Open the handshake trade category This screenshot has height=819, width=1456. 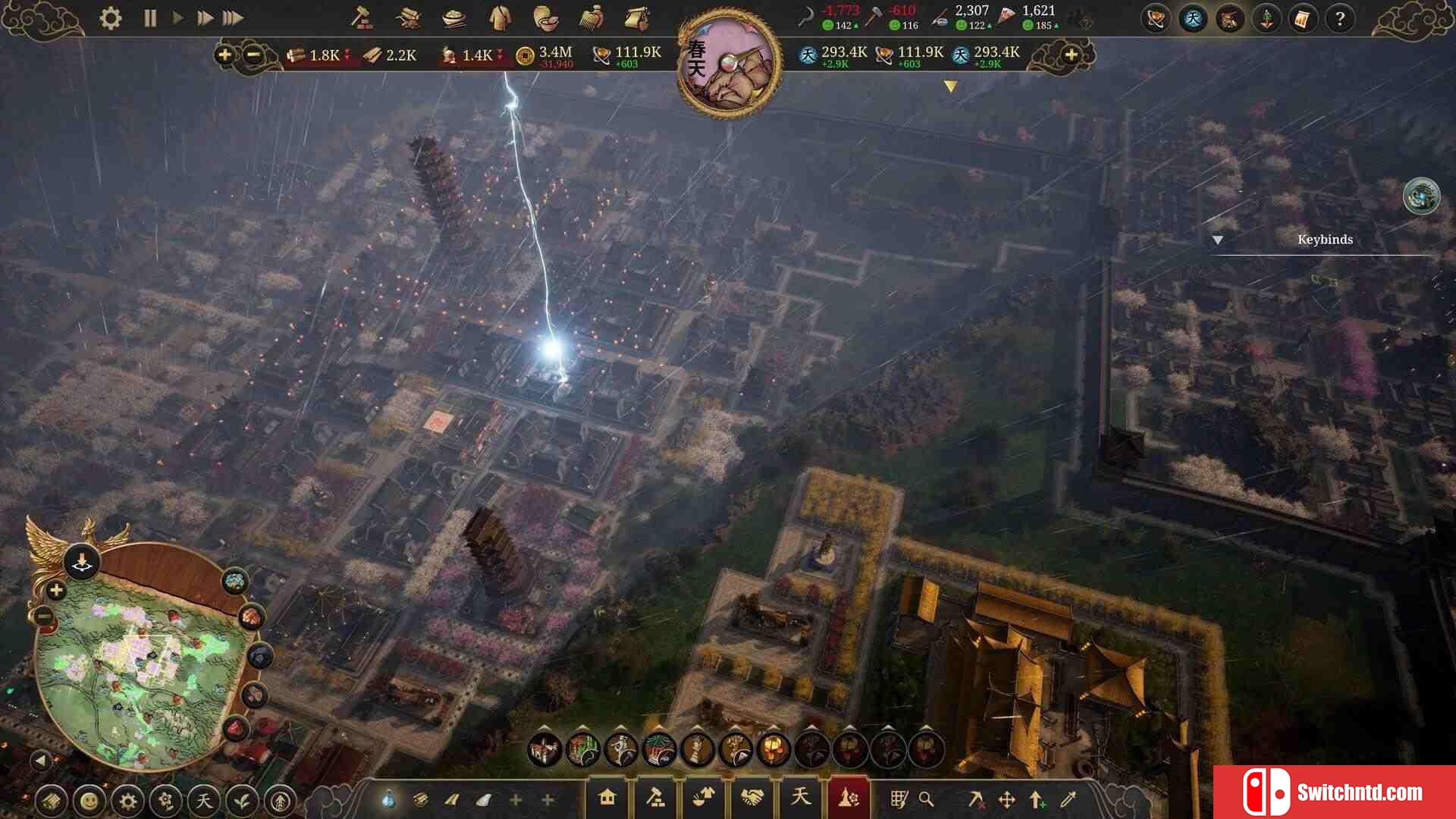(x=752, y=798)
